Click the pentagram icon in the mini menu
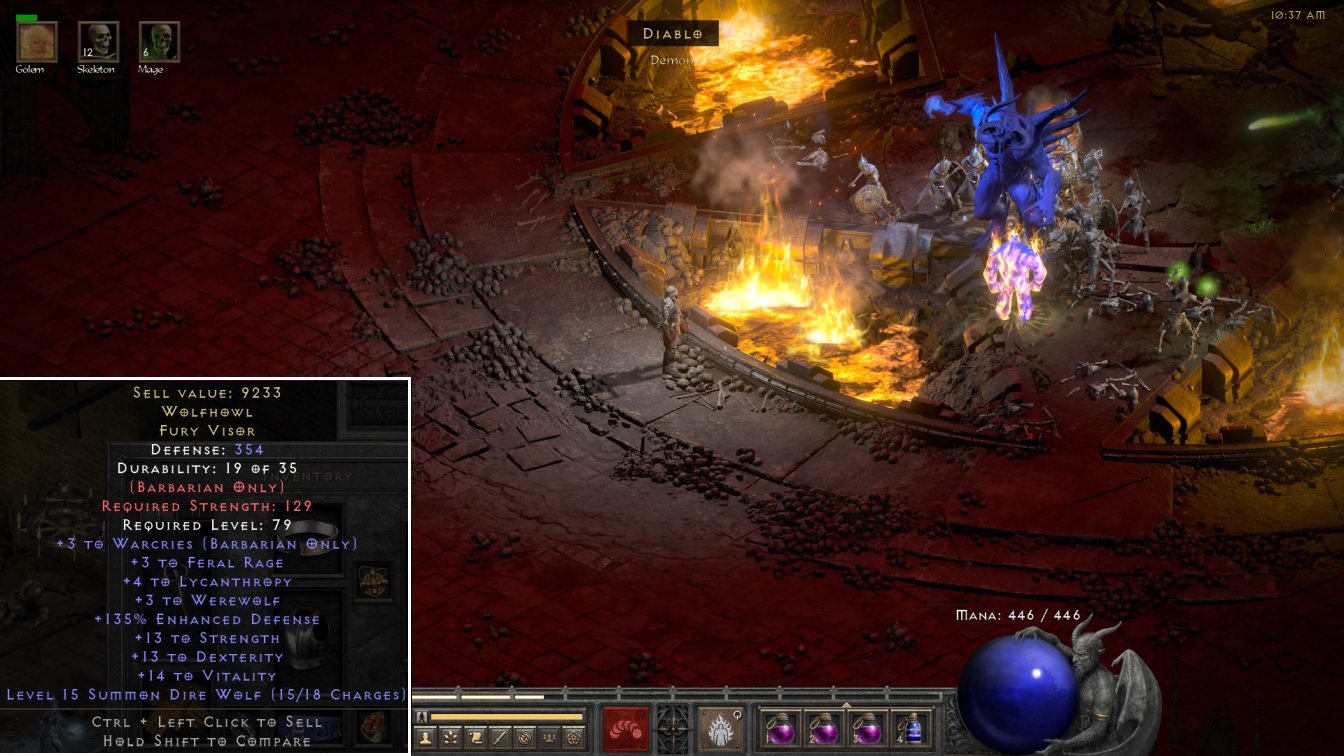This screenshot has height=756, width=1344. pos(574,738)
